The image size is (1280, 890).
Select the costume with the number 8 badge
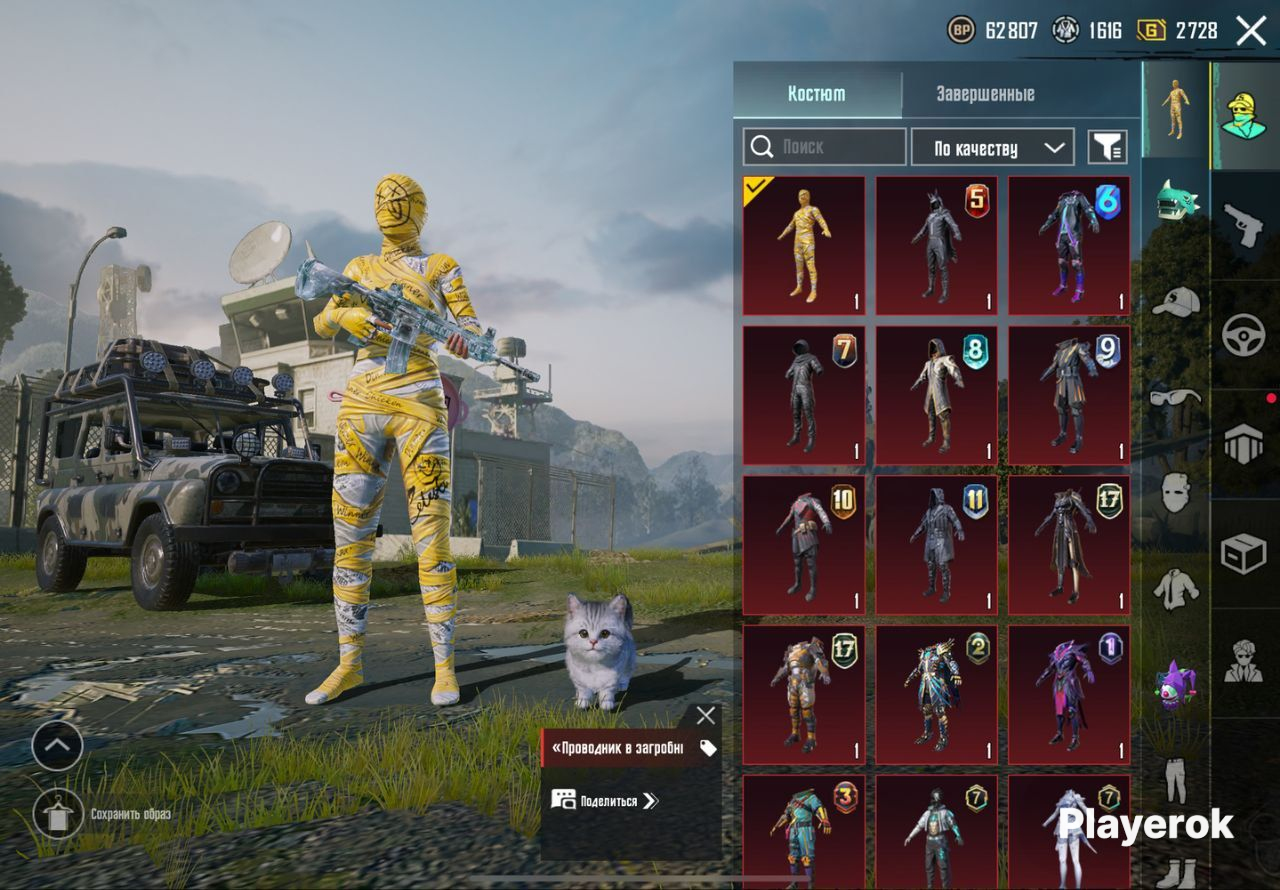coord(937,395)
